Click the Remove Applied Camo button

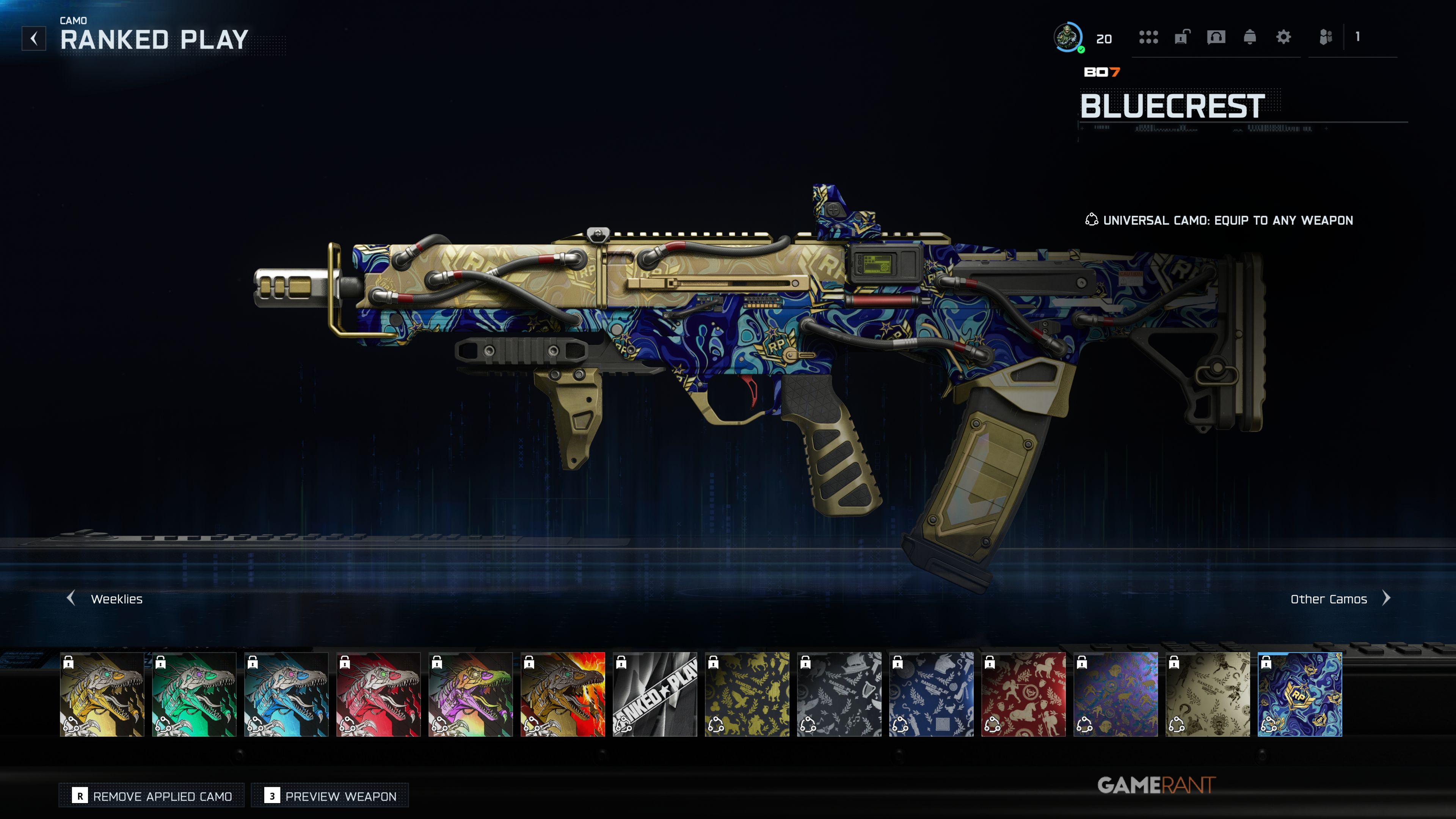click(x=152, y=796)
